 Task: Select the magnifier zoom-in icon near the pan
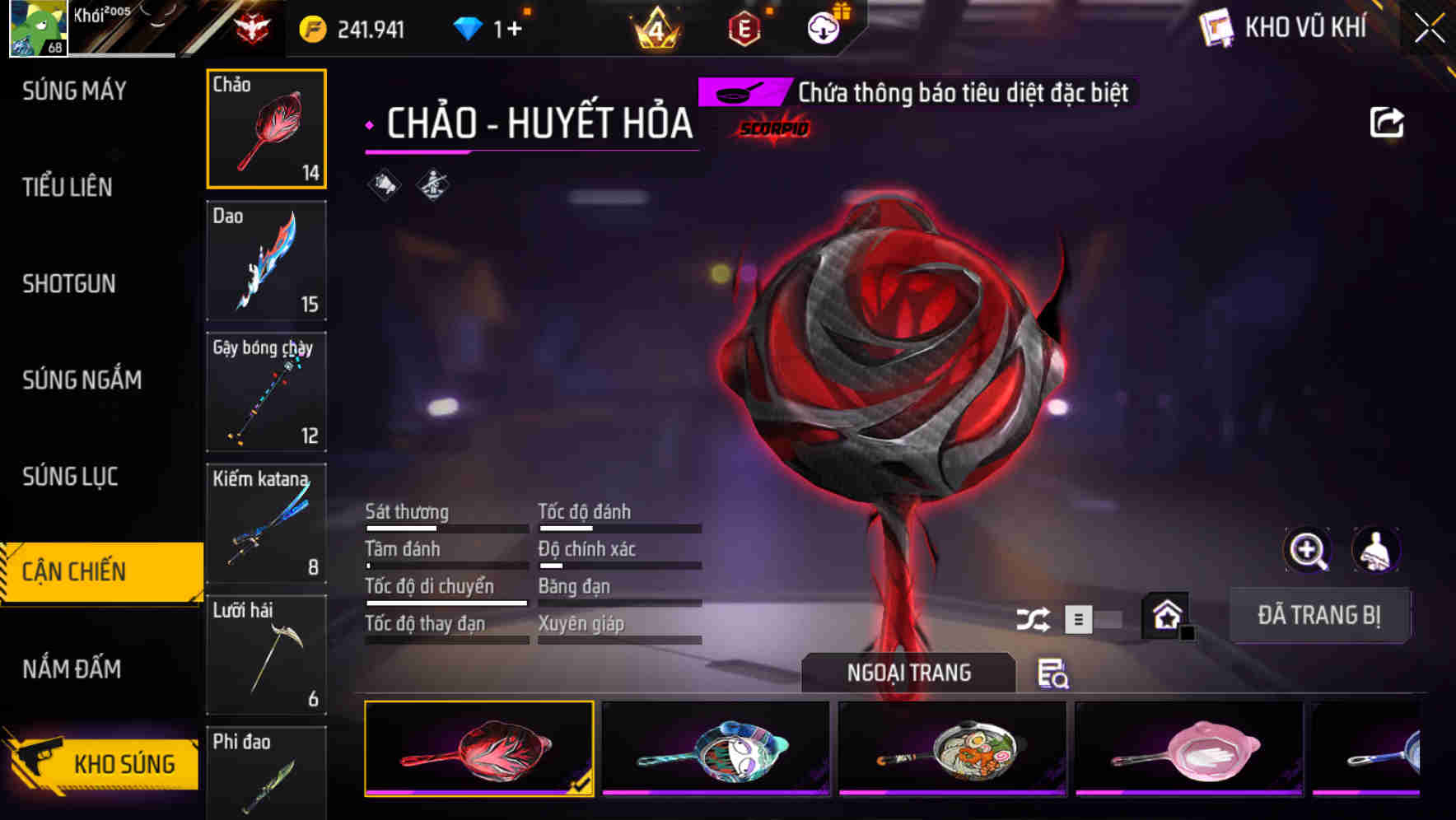tap(1308, 550)
